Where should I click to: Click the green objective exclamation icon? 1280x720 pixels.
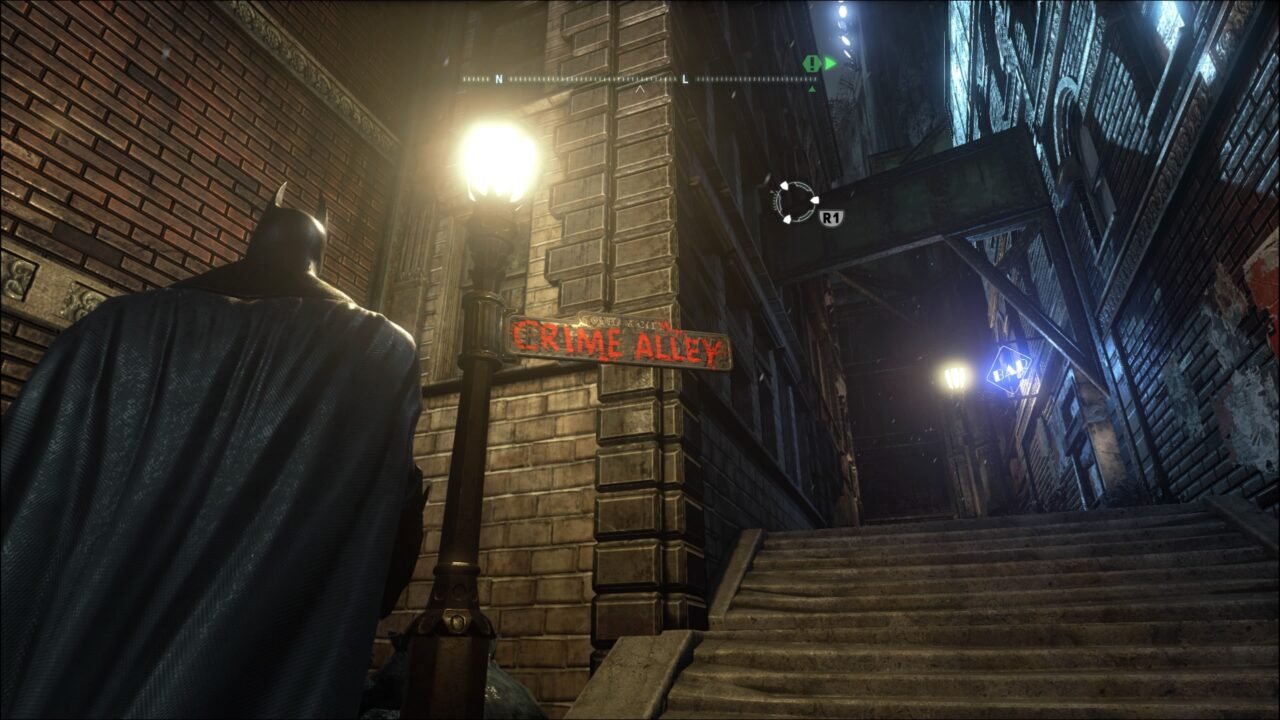810,62
